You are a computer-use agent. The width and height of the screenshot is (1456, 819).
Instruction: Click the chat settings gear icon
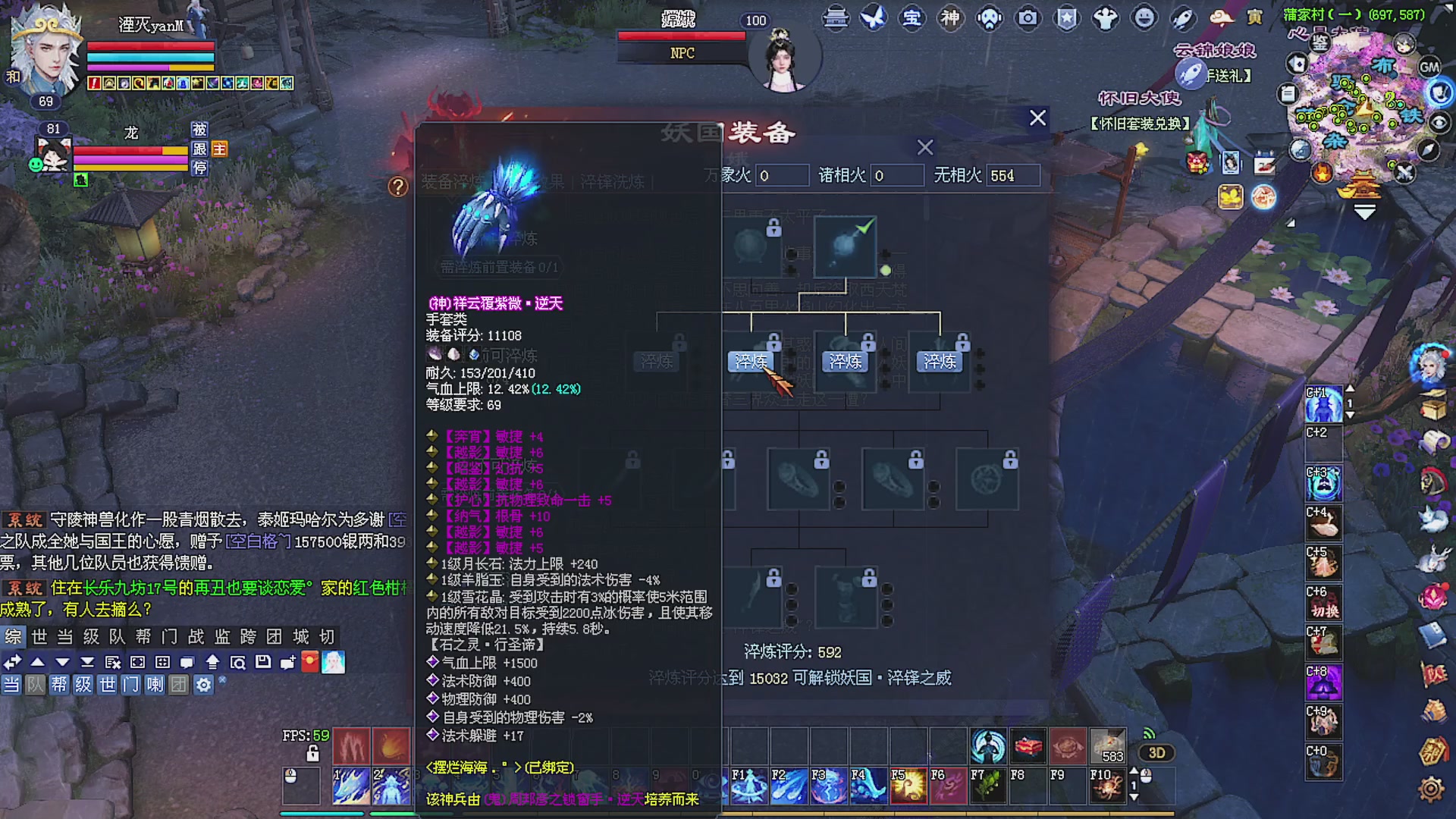tap(203, 684)
